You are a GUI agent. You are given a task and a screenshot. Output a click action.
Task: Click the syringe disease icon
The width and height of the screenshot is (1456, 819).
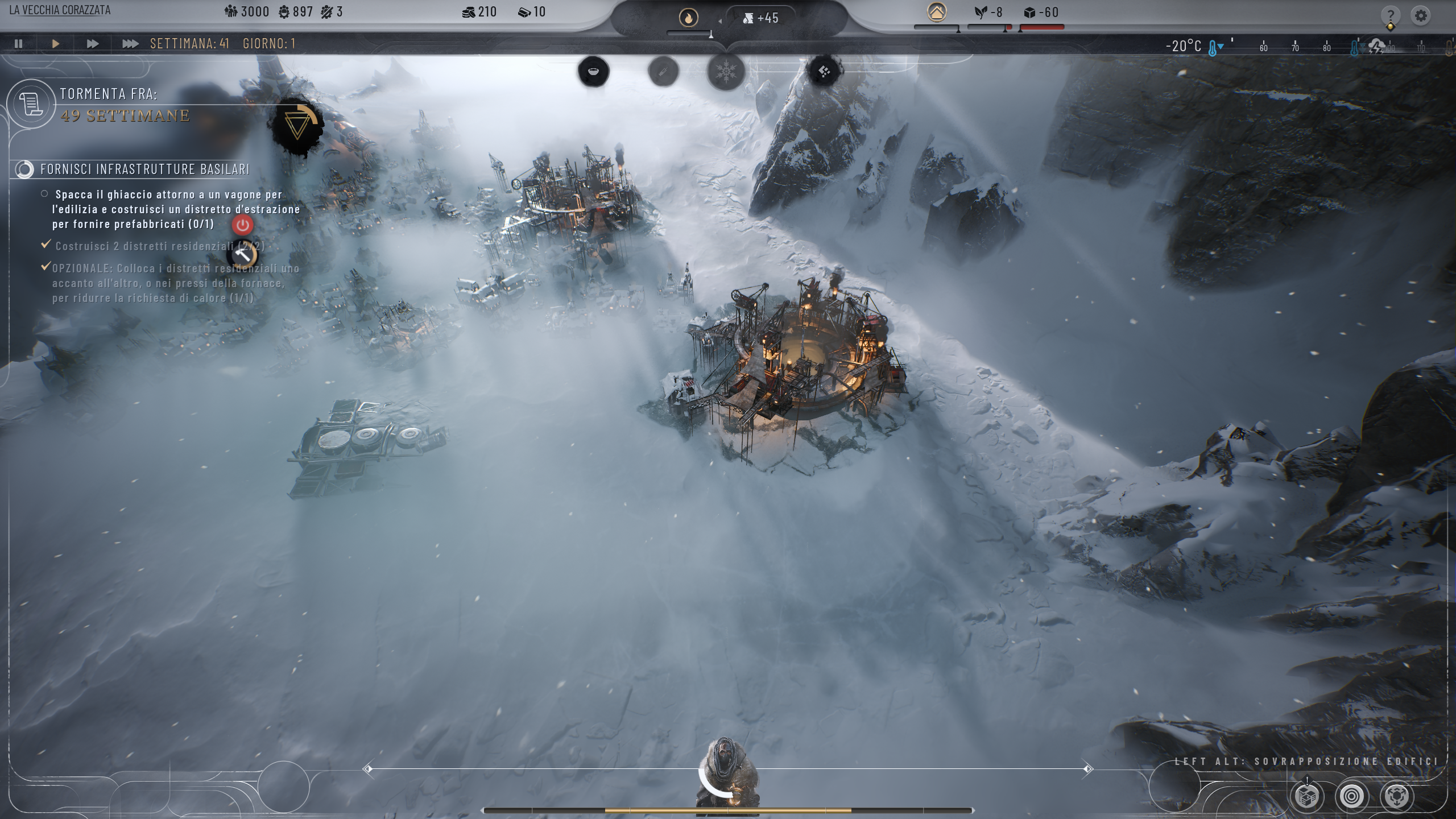coord(663,72)
